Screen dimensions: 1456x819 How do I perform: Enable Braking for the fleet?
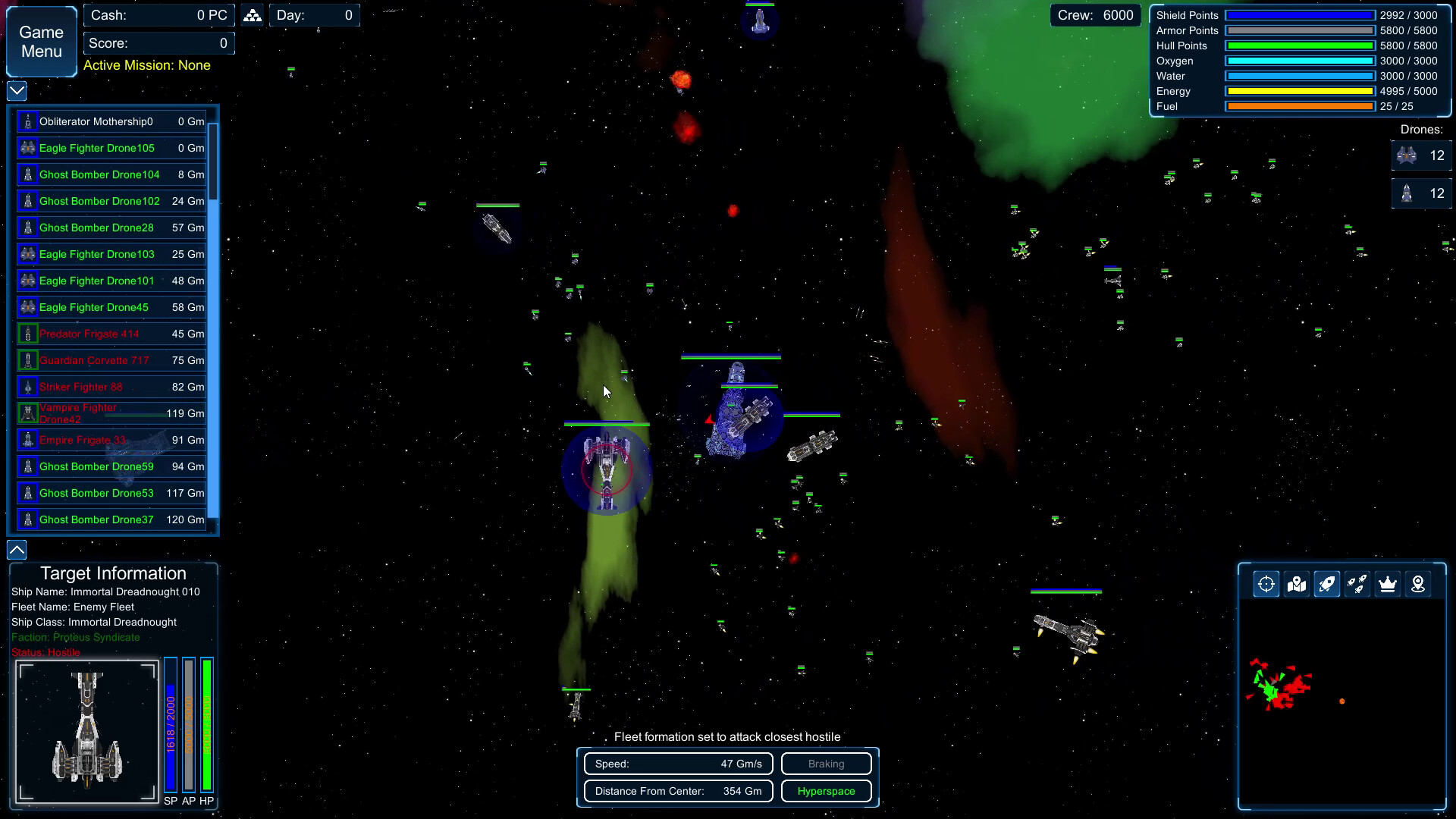826,764
